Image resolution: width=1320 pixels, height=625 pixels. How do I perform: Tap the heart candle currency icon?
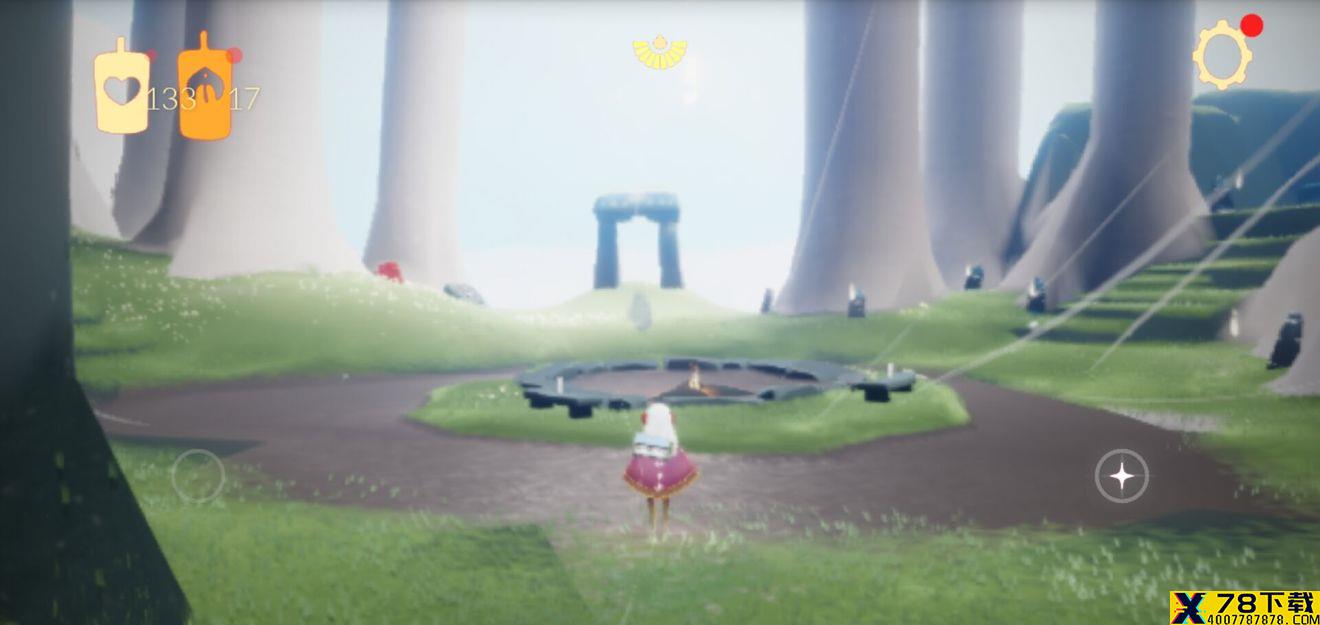122,87
